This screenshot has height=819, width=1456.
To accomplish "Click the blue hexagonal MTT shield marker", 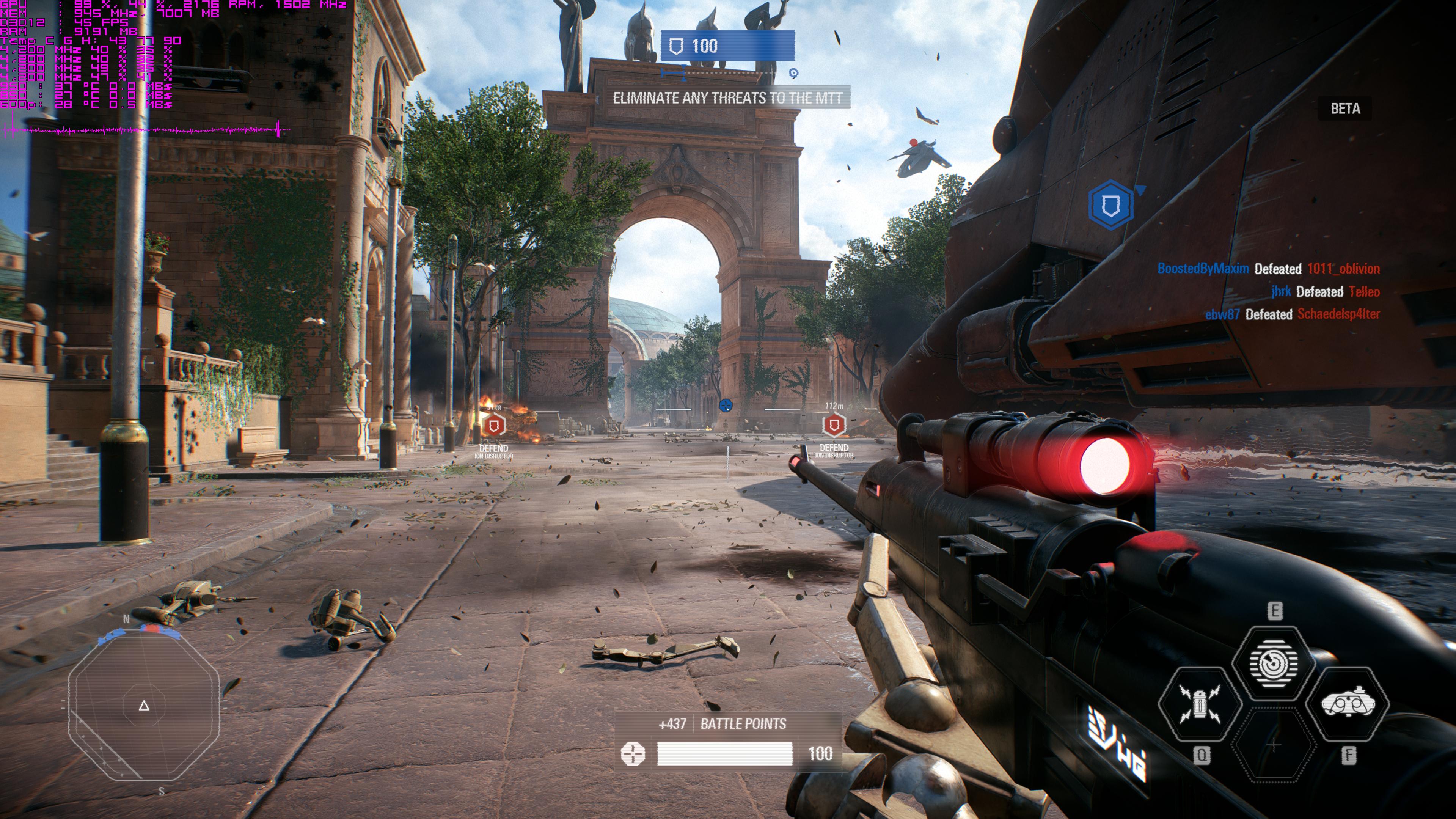I will tap(1110, 204).
